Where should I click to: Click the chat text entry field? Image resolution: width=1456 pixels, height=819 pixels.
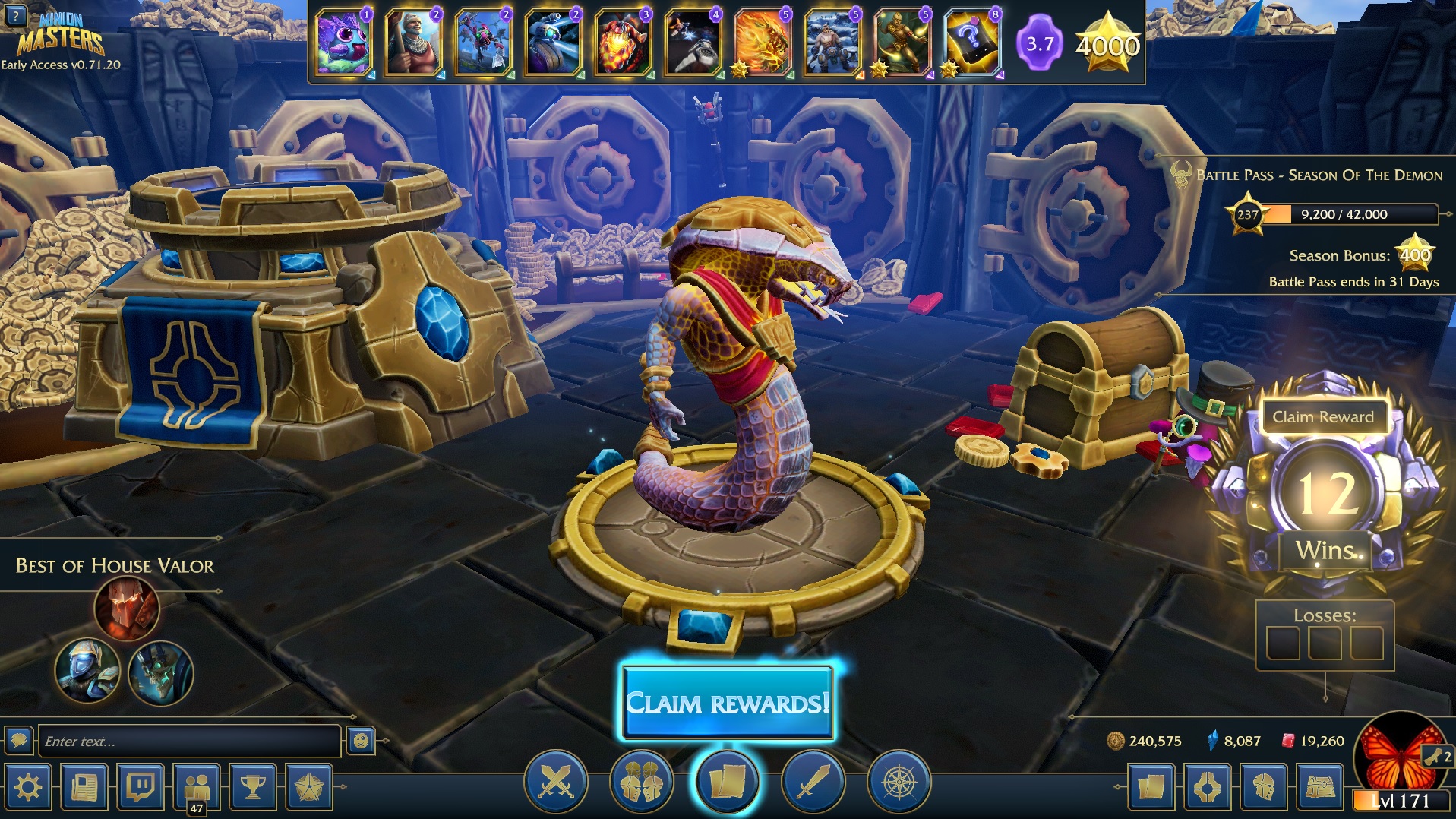pyautogui.click(x=188, y=741)
